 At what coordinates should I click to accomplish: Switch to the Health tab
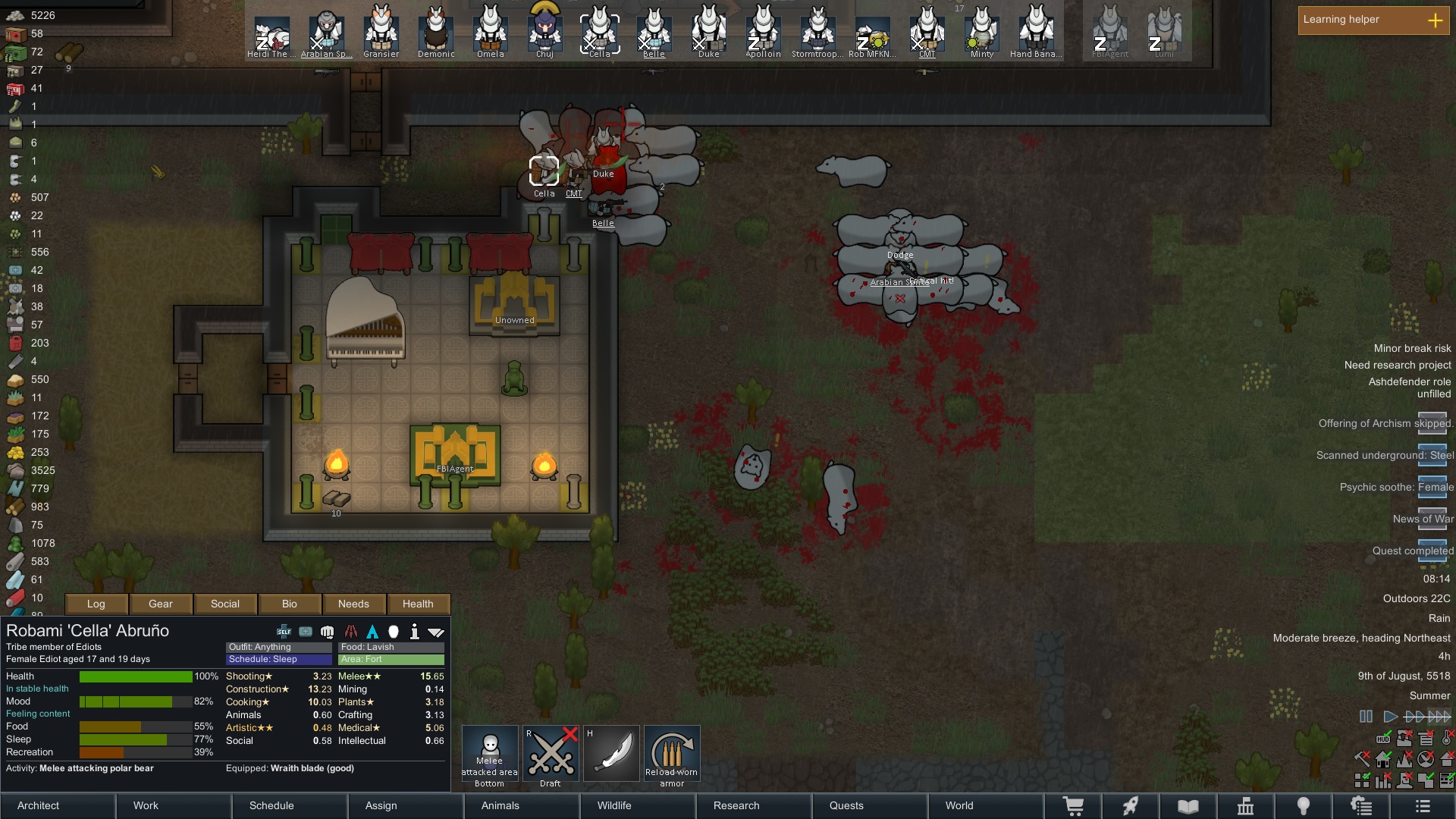pos(418,604)
